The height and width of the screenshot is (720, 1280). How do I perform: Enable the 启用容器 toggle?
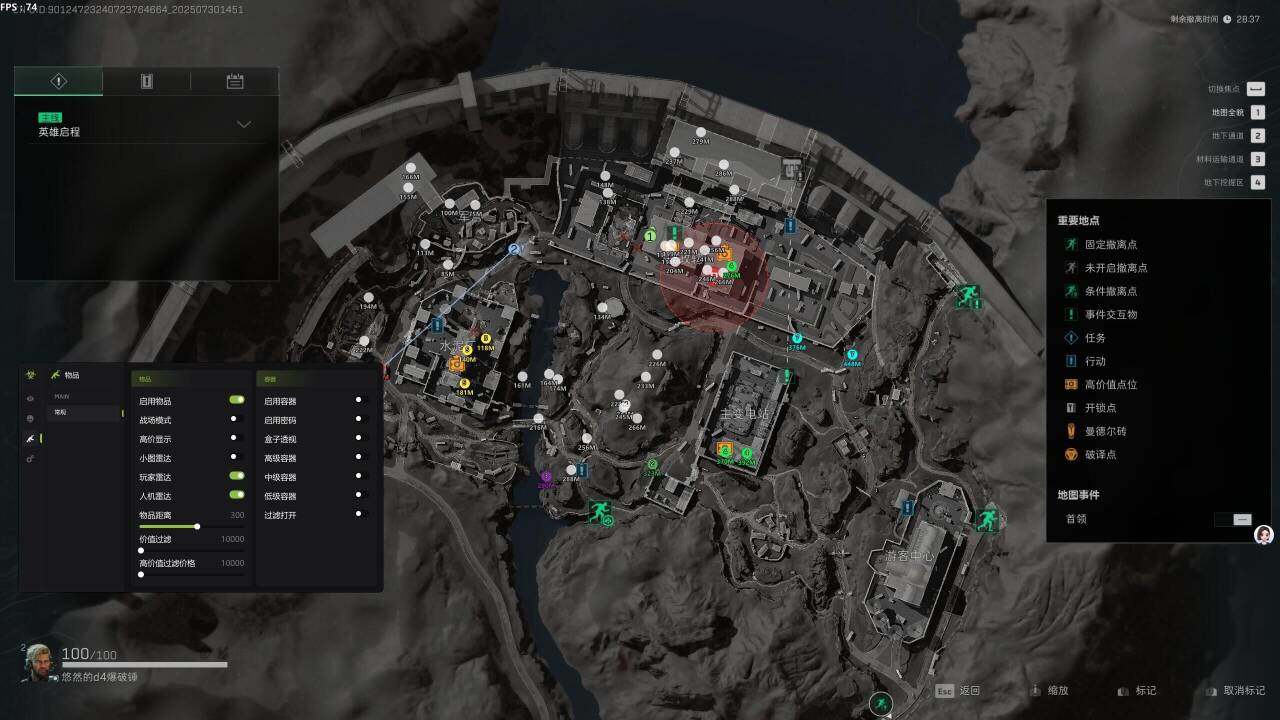[361, 401]
